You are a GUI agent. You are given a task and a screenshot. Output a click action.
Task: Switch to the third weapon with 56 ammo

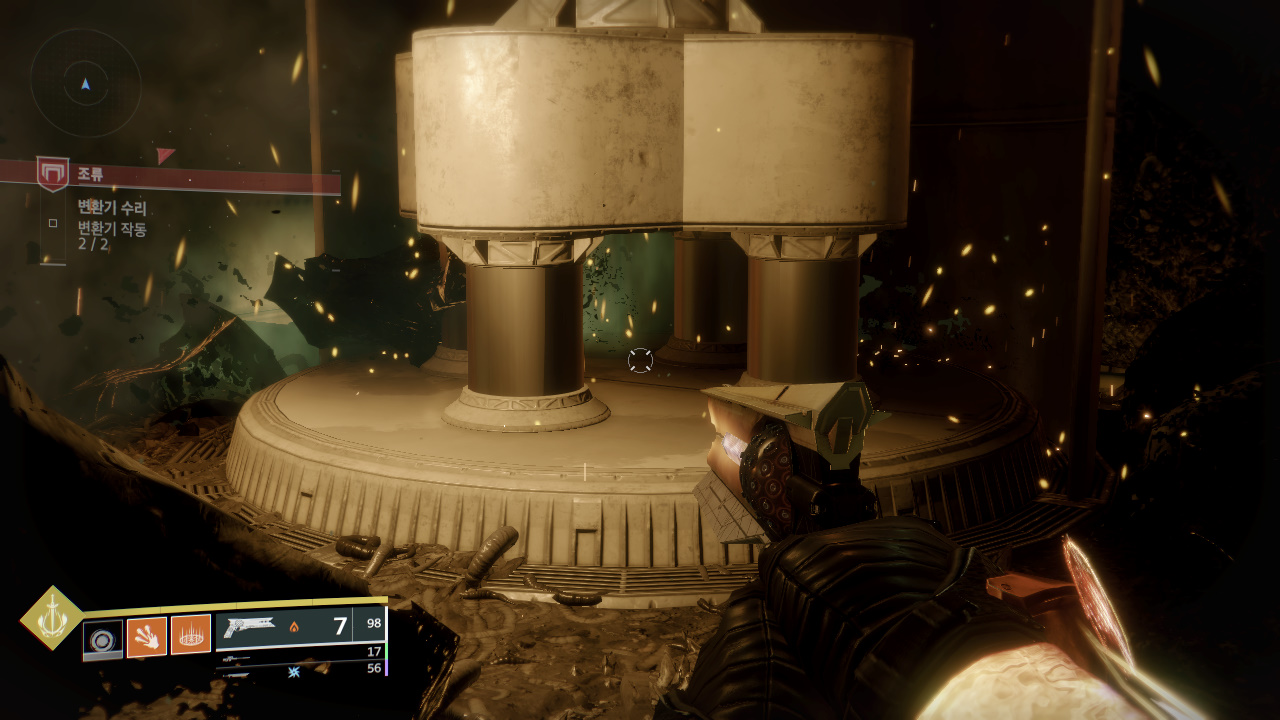300,669
